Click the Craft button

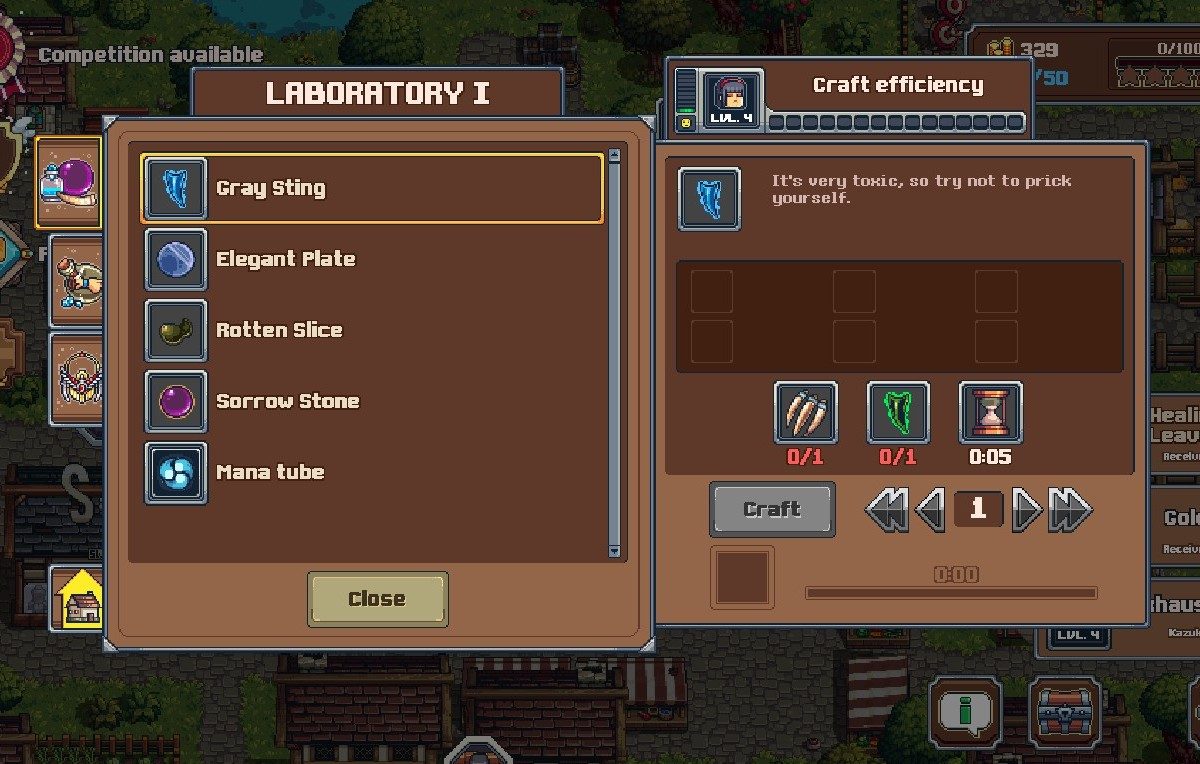click(x=772, y=509)
